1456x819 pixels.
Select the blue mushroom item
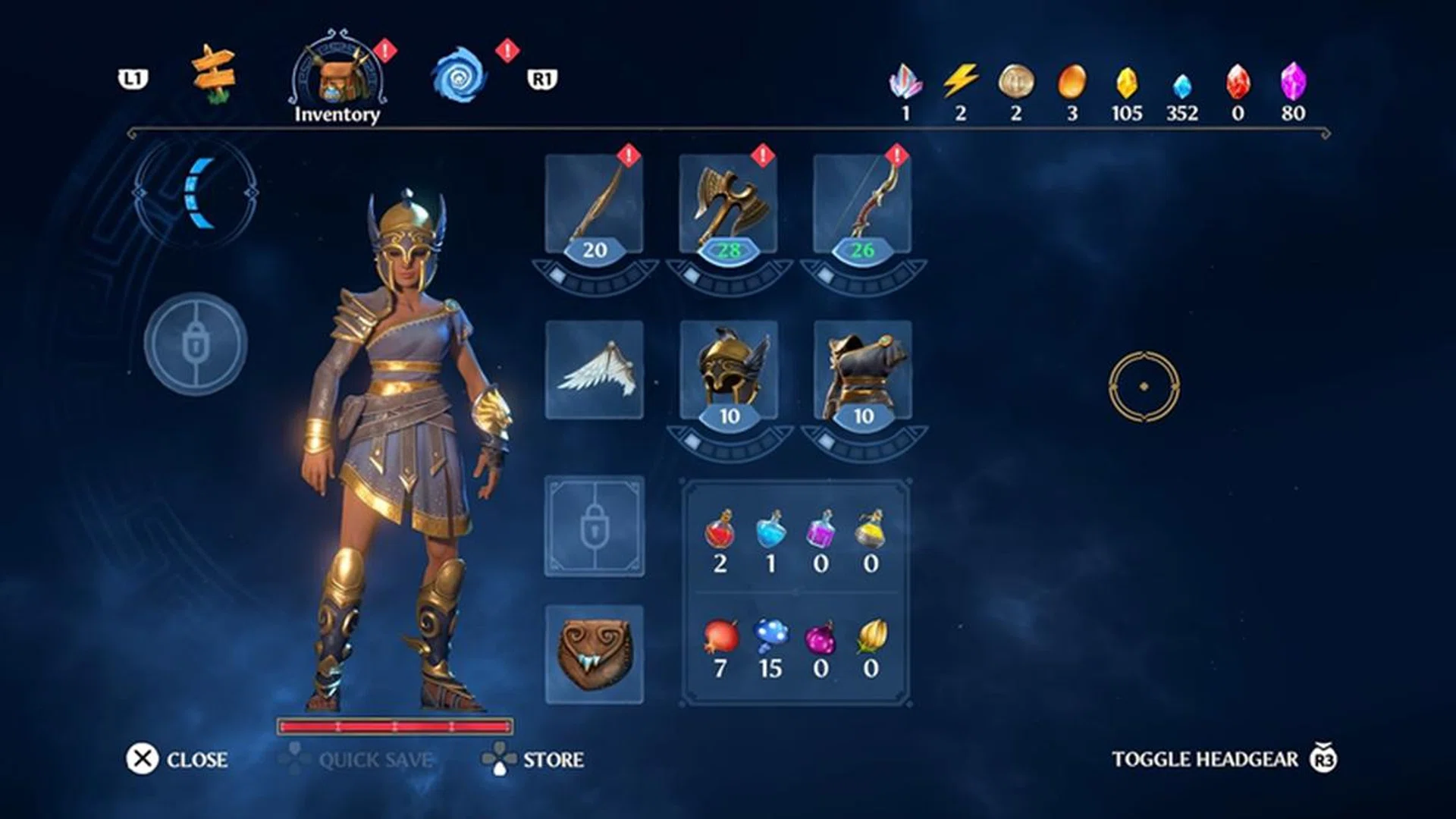point(770,637)
